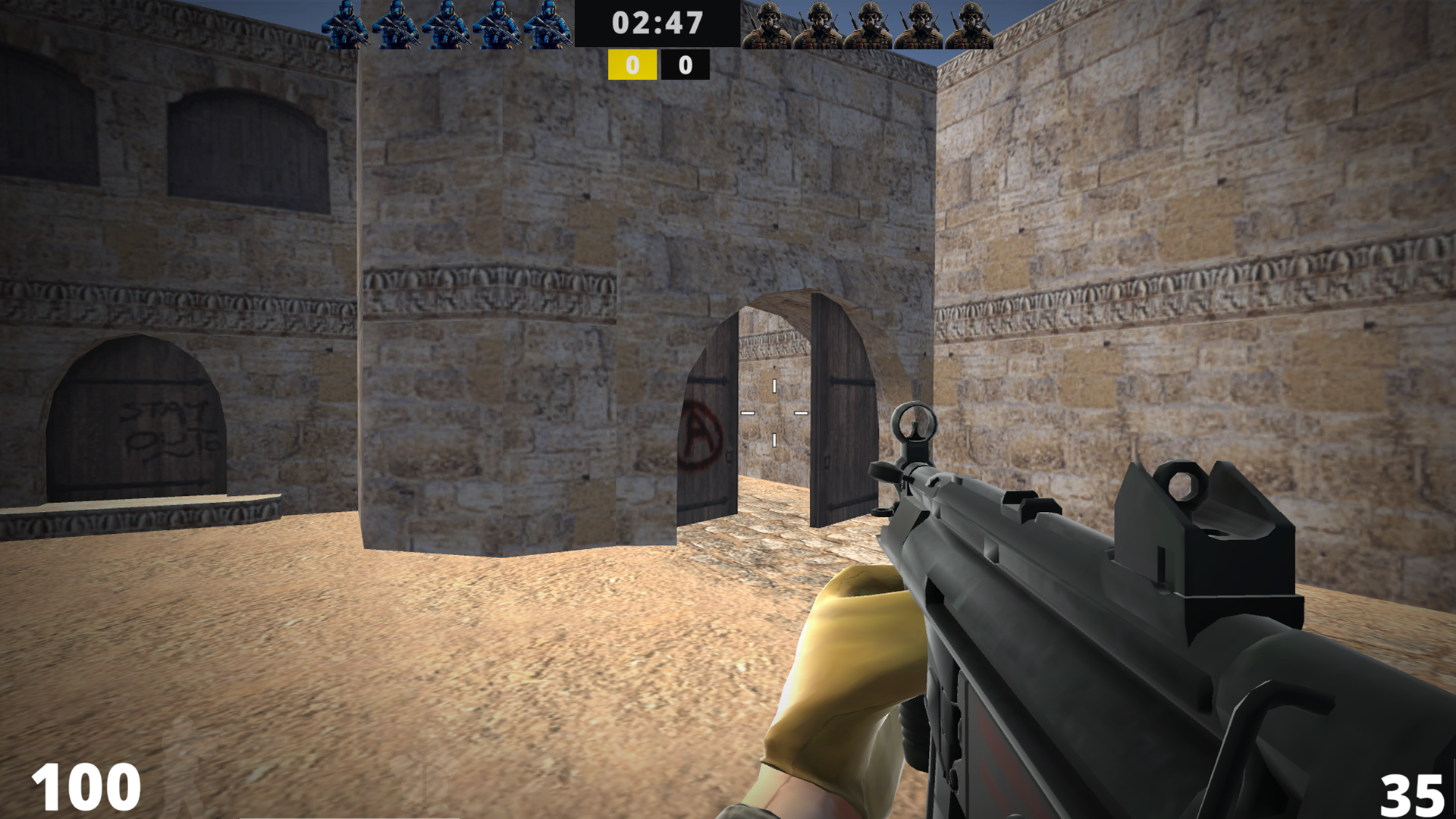This screenshot has width=1456, height=819.
Task: Click the crosshair at screen center
Action: tap(773, 413)
